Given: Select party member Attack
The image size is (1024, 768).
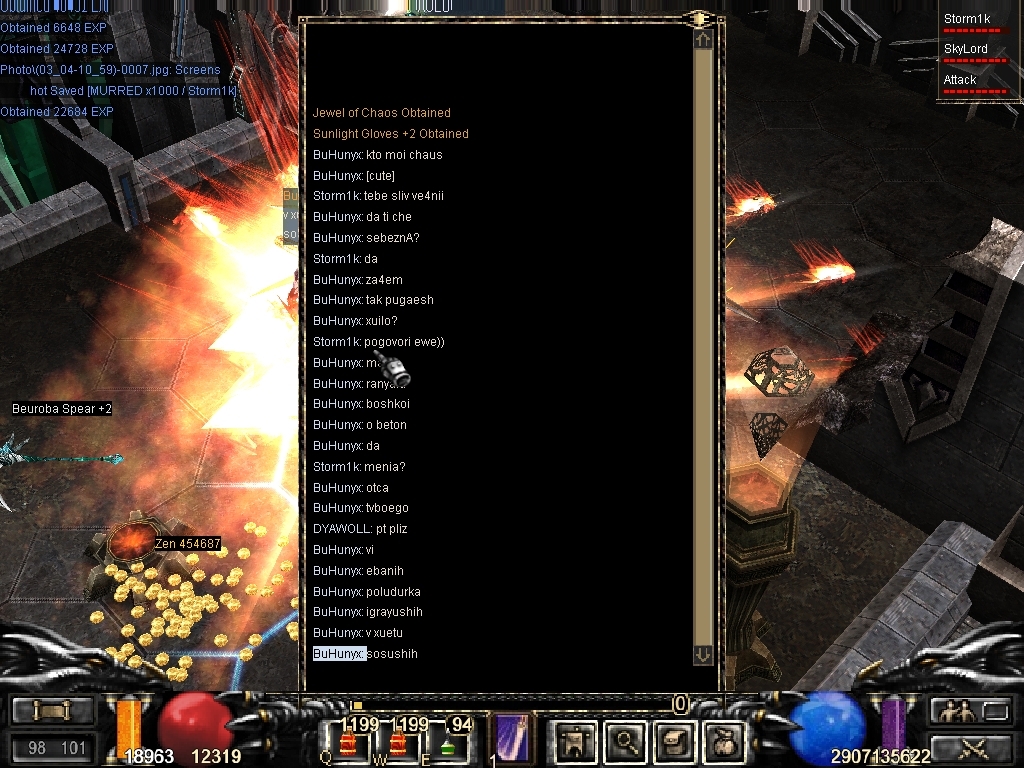Looking at the screenshot, I should tap(960, 80).
